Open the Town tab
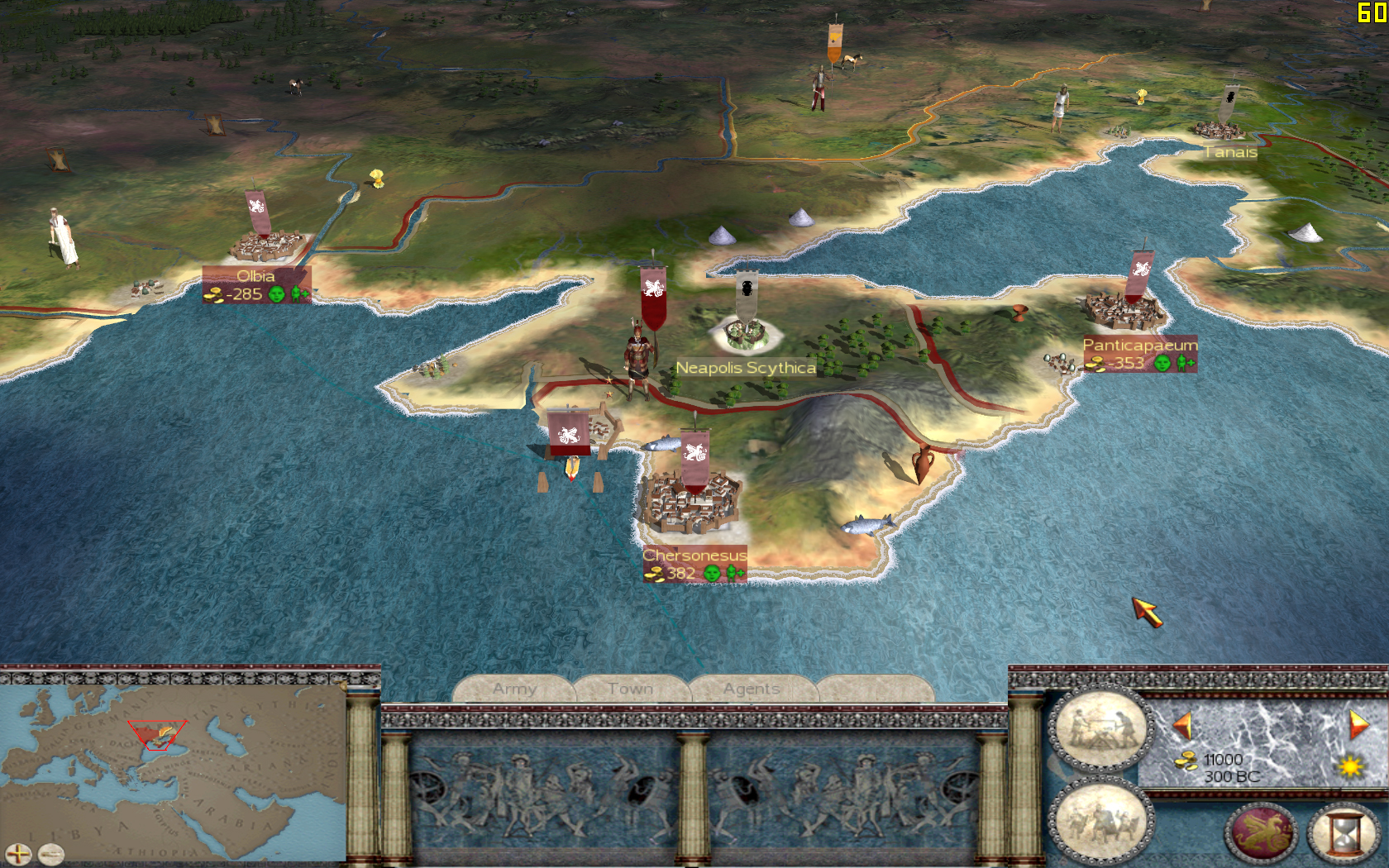The height and width of the screenshot is (868, 1389). click(630, 689)
